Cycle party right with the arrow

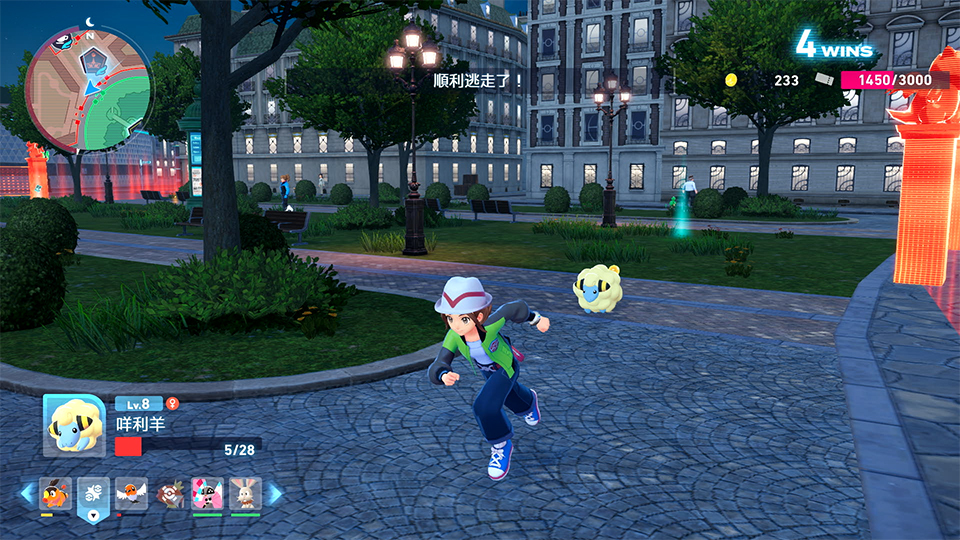click(x=274, y=493)
